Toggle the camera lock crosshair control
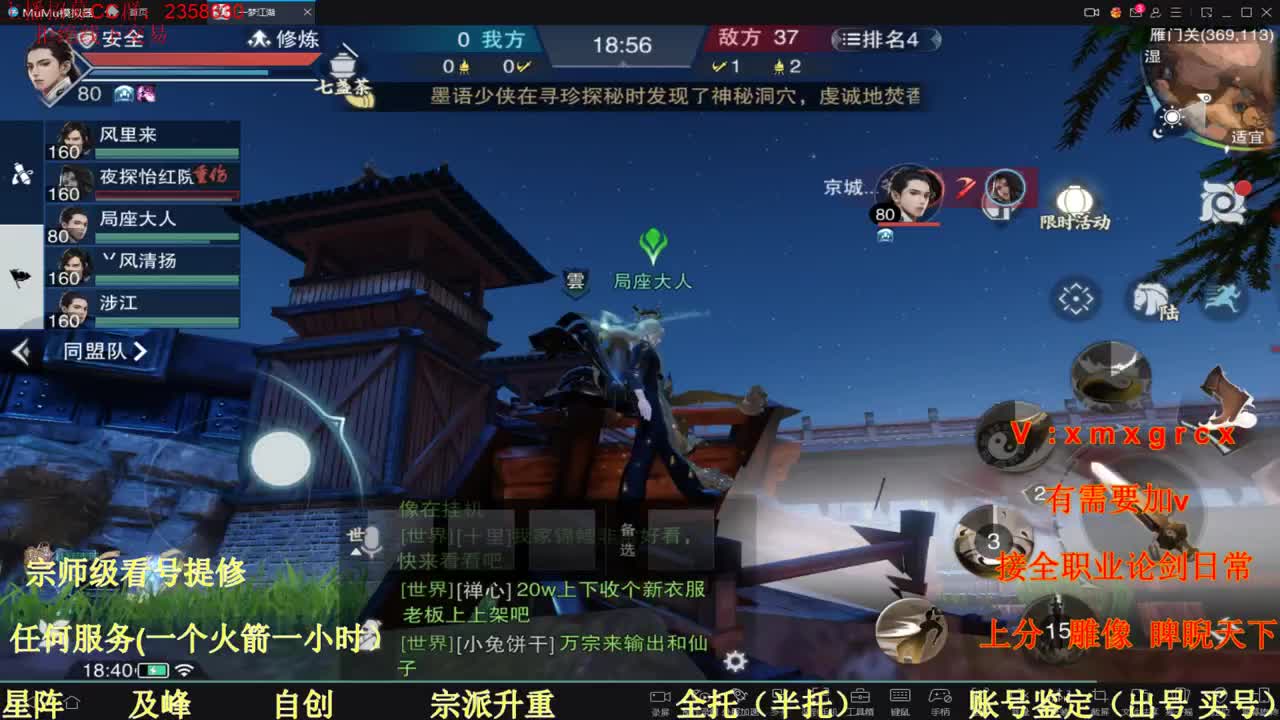The height and width of the screenshot is (720, 1280). coord(1075,298)
